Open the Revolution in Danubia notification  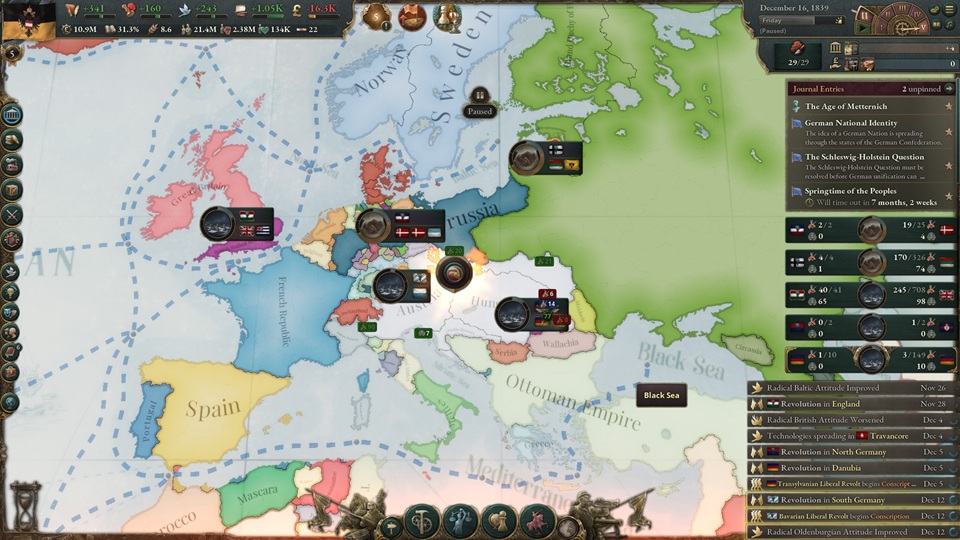(850, 468)
